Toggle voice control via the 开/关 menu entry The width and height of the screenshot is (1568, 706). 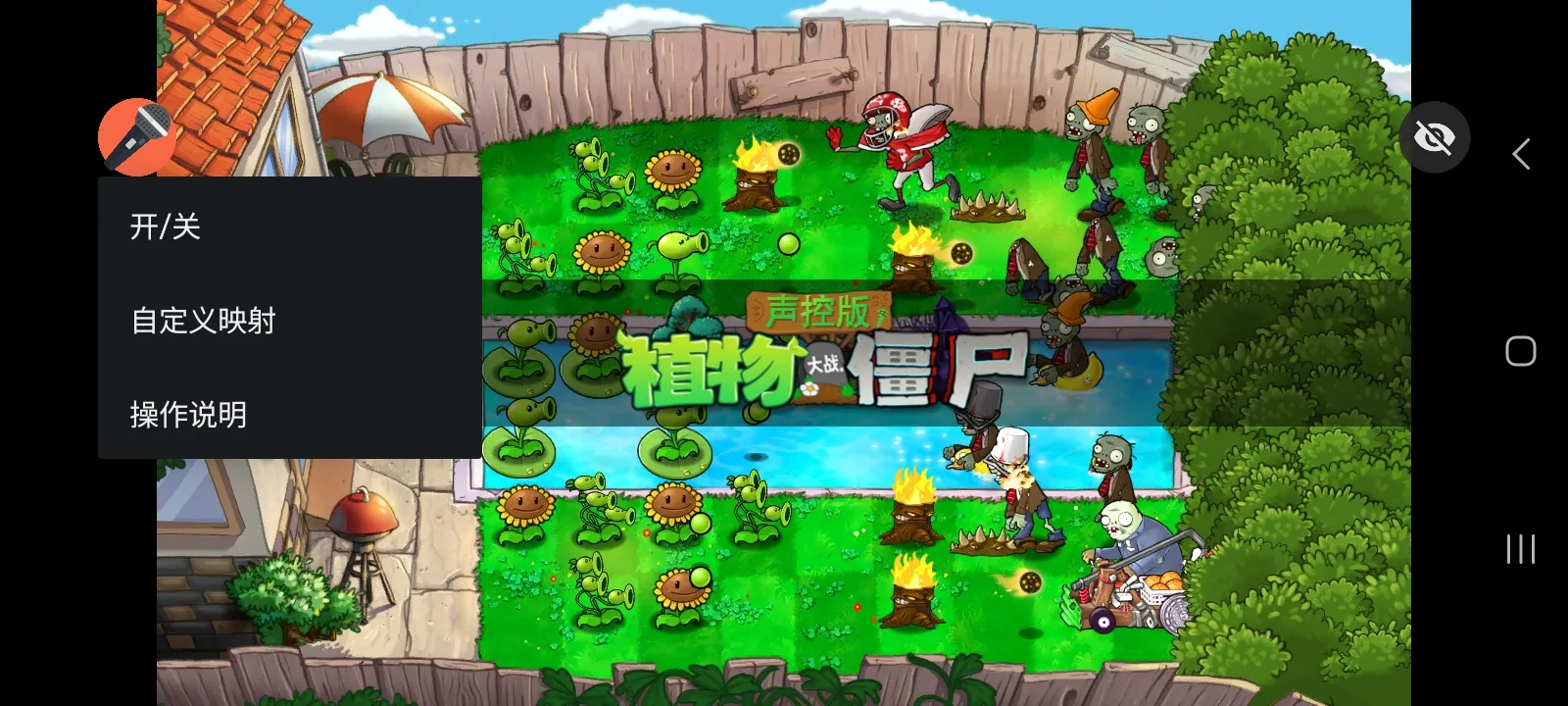click(x=163, y=227)
